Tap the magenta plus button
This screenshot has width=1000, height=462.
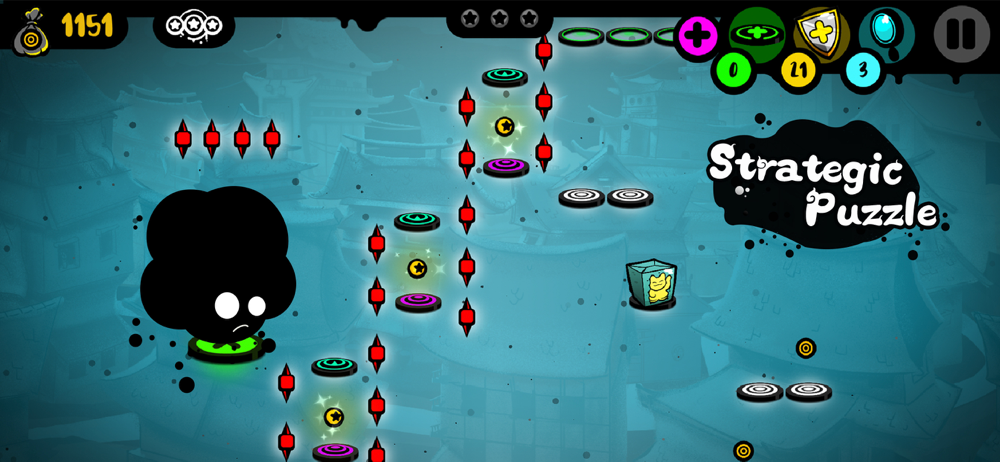[x=698, y=37]
